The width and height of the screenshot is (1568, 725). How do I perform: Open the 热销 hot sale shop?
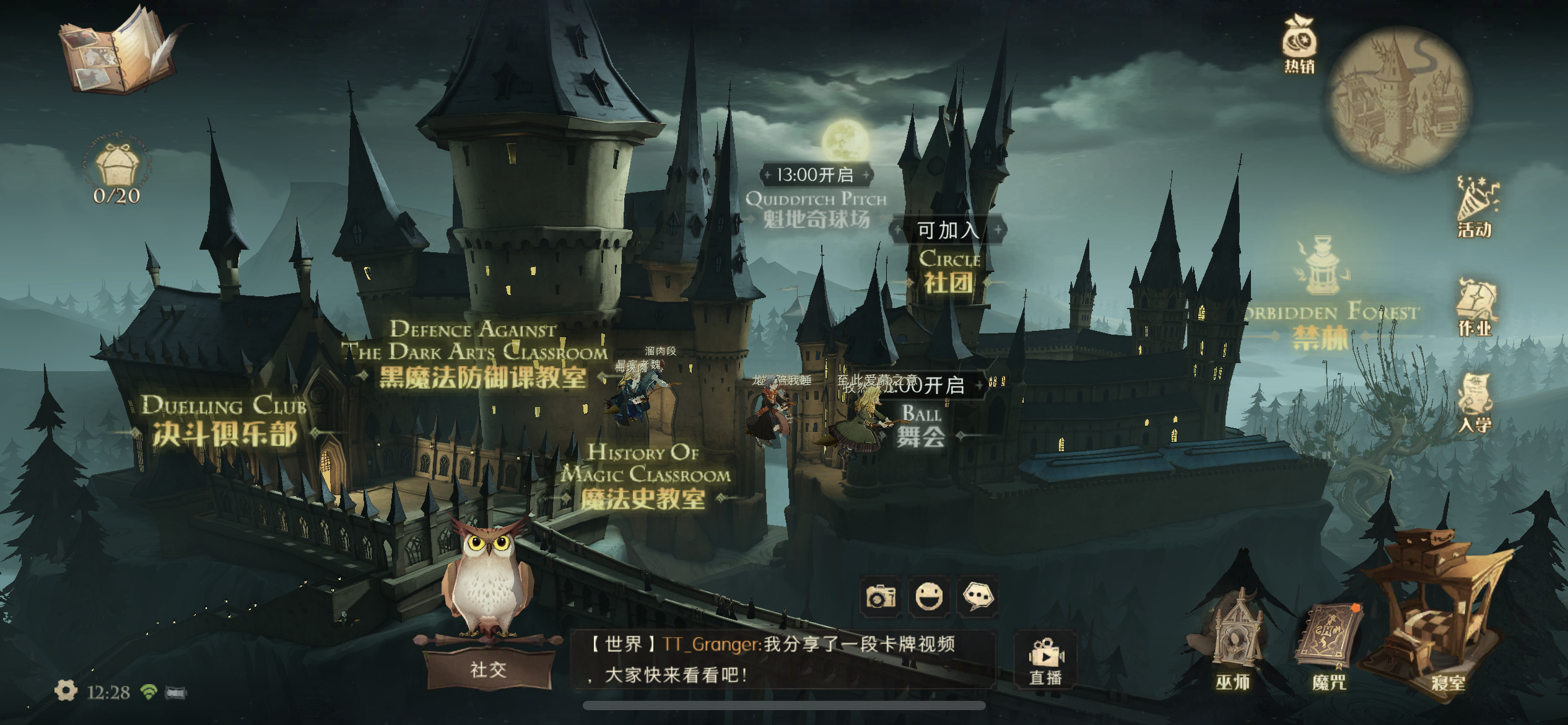1299,45
